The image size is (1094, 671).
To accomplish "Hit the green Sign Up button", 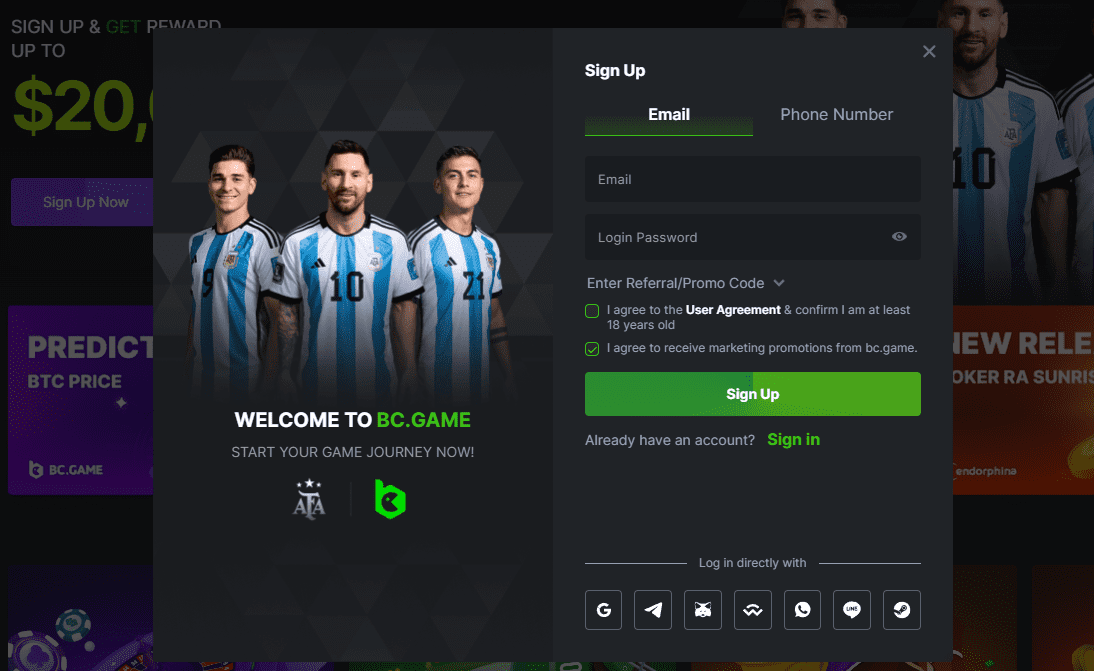I will pos(752,394).
